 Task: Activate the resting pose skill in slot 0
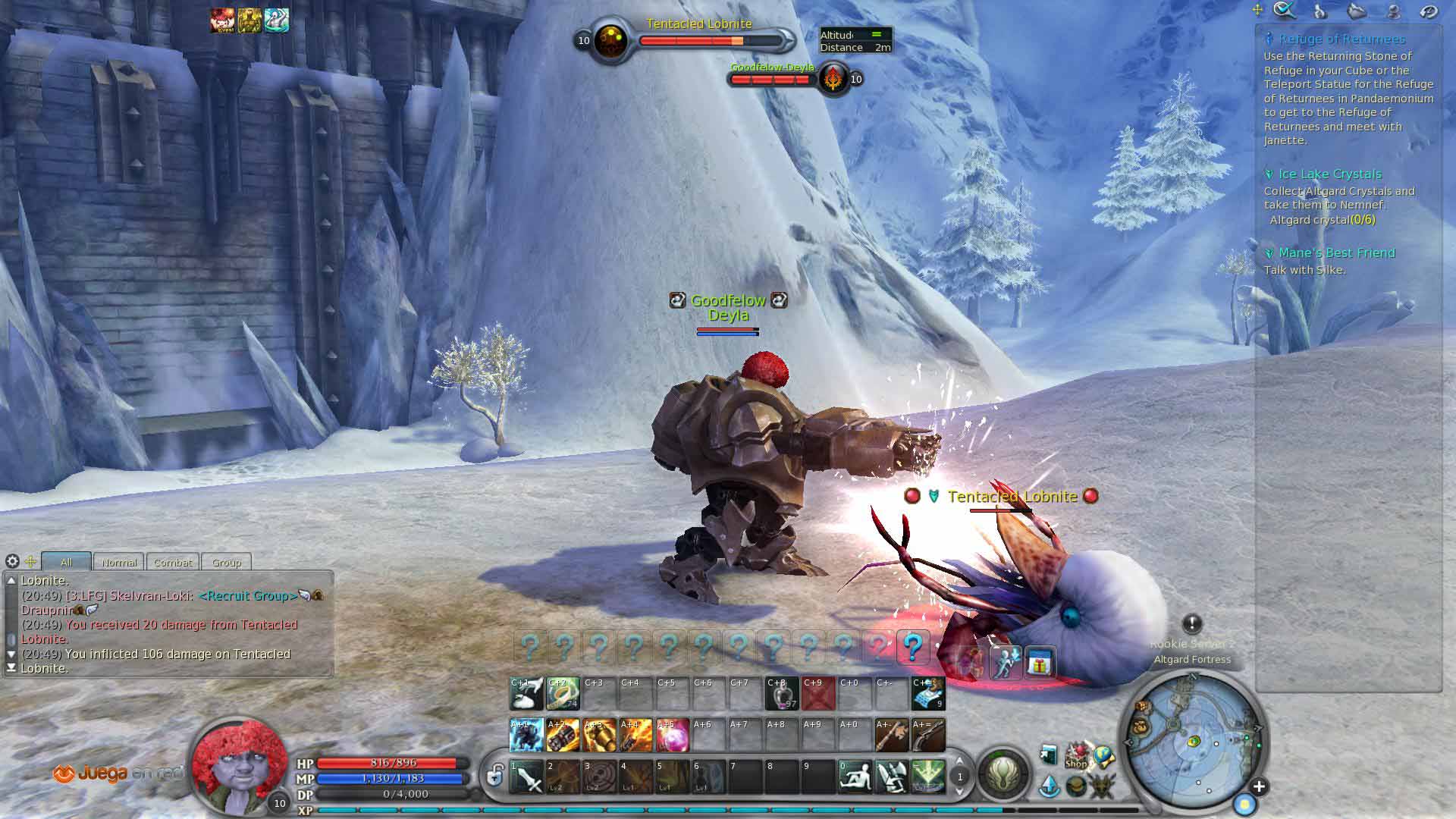coord(855,777)
